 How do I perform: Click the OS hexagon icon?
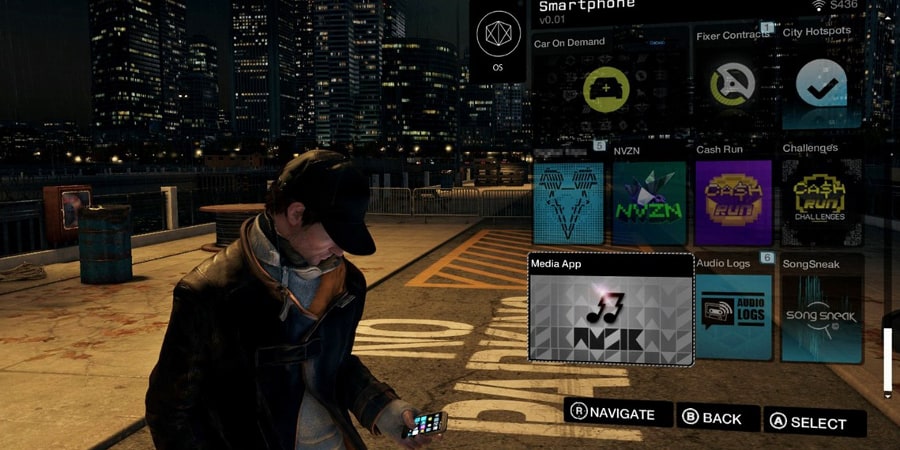[x=498, y=39]
